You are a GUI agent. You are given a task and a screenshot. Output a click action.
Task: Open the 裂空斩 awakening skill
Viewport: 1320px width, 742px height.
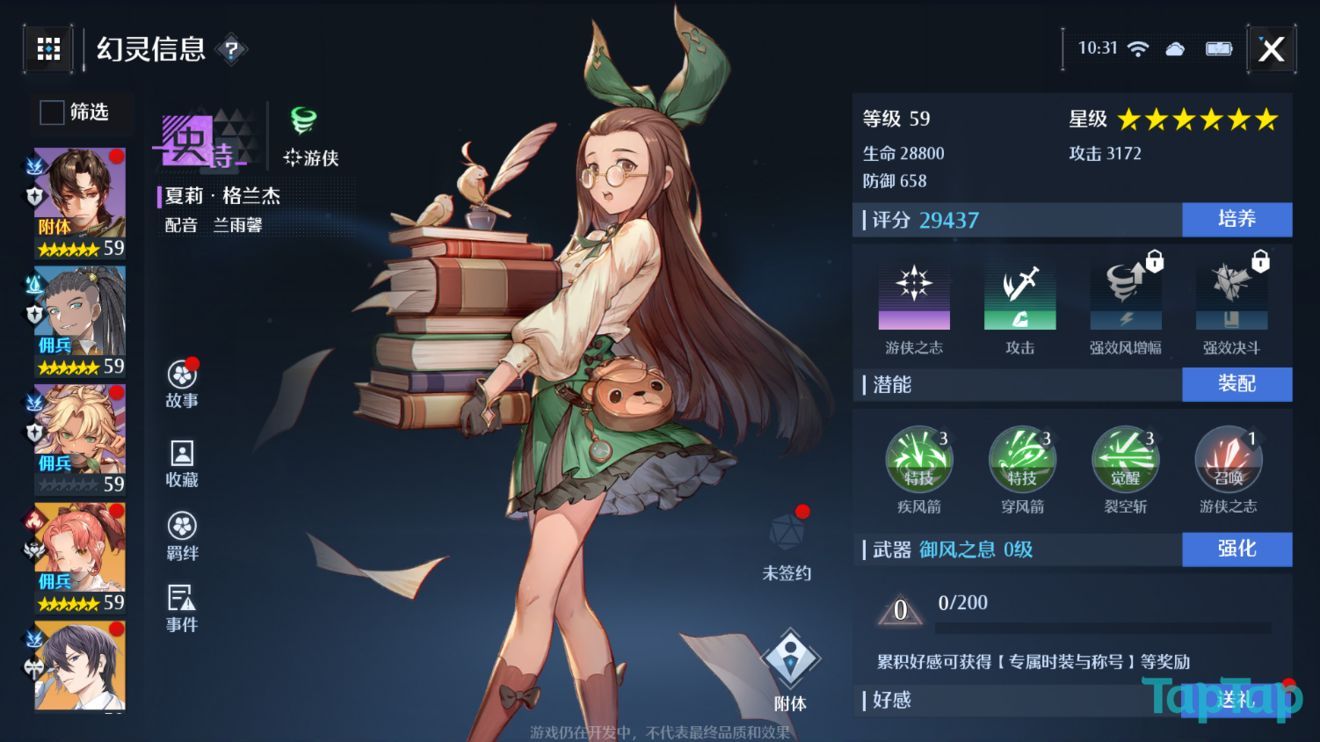1125,459
